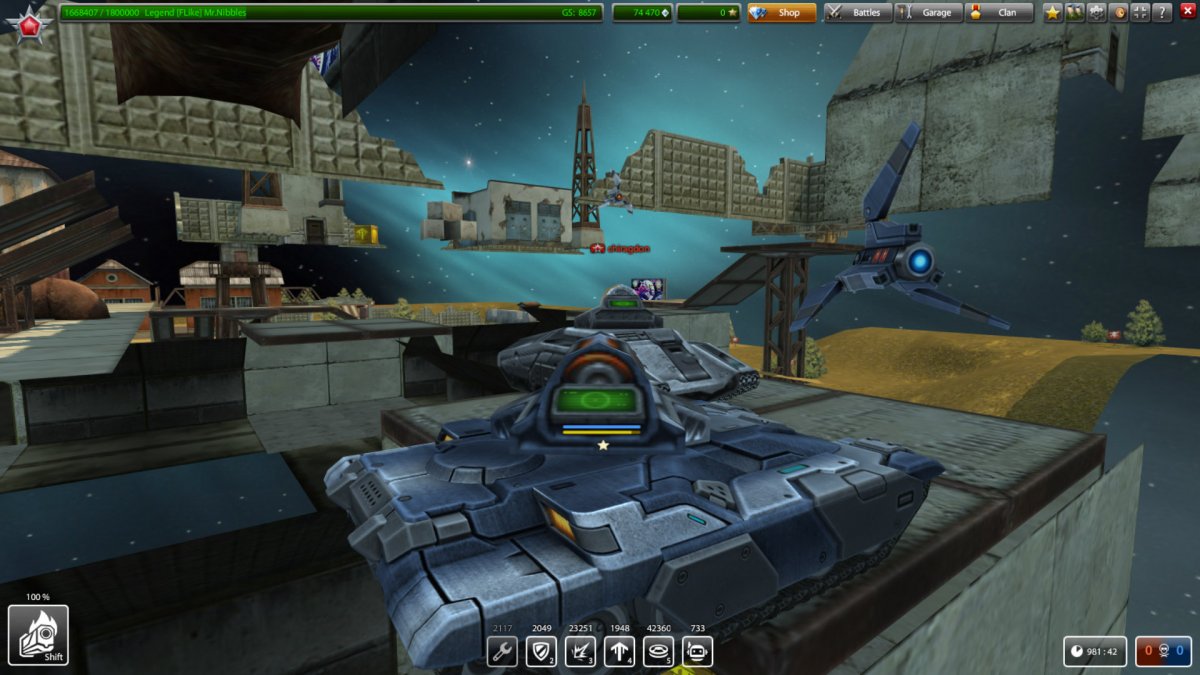
Task: Open the settings gear menu
Action: pyautogui.click(x=1097, y=13)
